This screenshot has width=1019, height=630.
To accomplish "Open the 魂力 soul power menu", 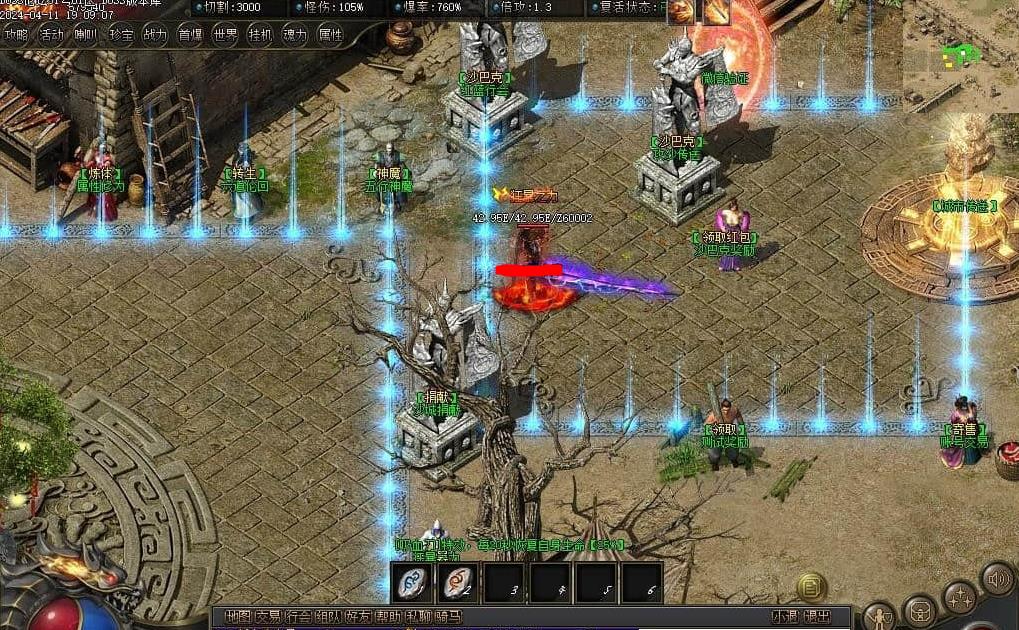I will (x=295, y=35).
